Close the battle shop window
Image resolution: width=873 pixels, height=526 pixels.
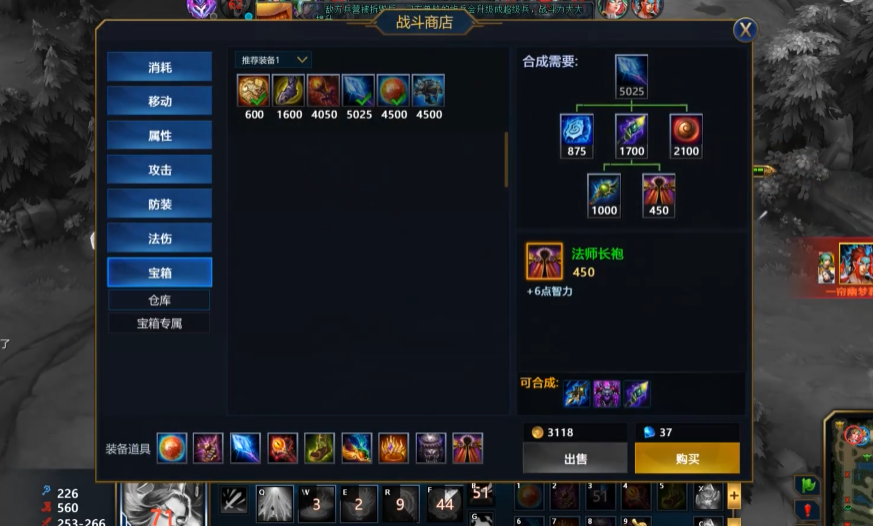tap(744, 30)
